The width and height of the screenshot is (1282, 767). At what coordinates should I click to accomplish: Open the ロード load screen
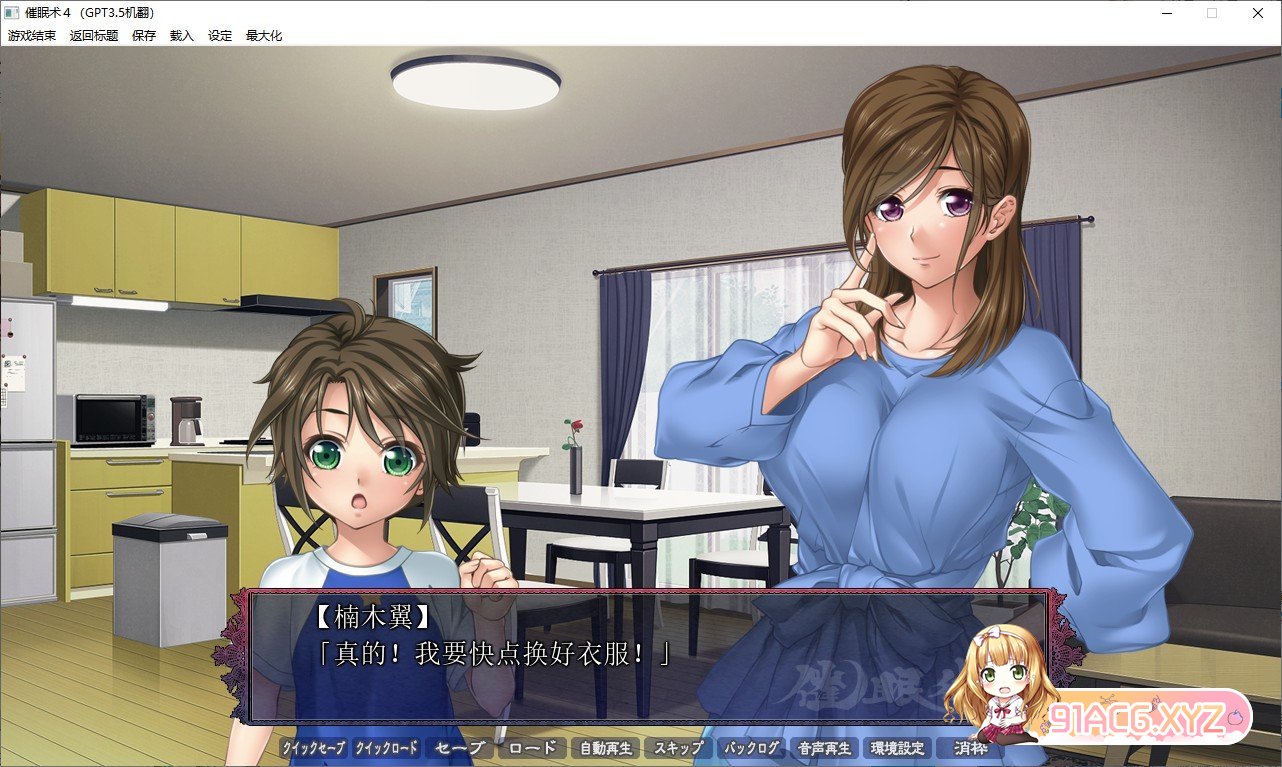point(532,748)
